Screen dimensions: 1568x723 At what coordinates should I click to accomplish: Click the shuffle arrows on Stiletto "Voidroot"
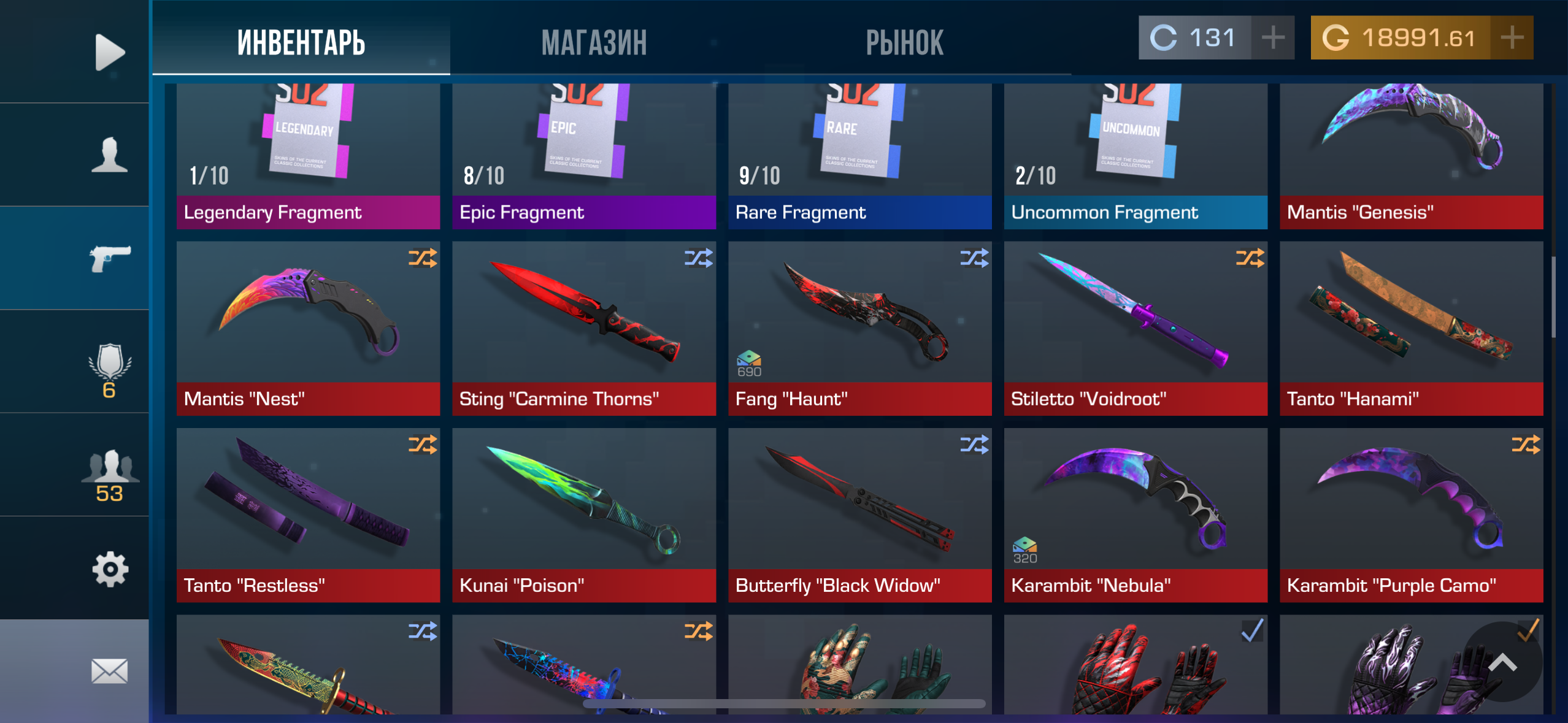tap(1251, 258)
